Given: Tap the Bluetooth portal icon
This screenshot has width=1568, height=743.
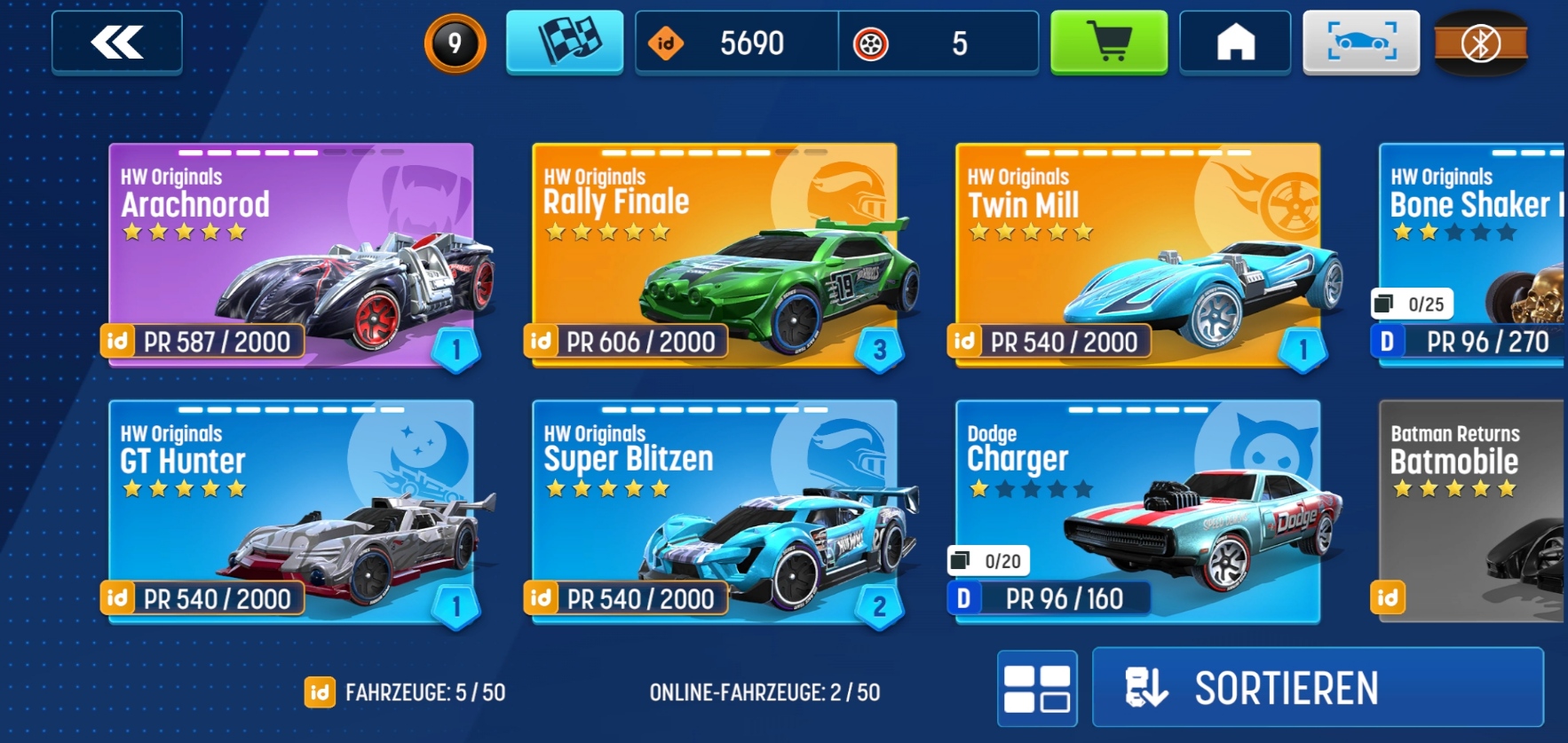Looking at the screenshot, I should 1480,43.
